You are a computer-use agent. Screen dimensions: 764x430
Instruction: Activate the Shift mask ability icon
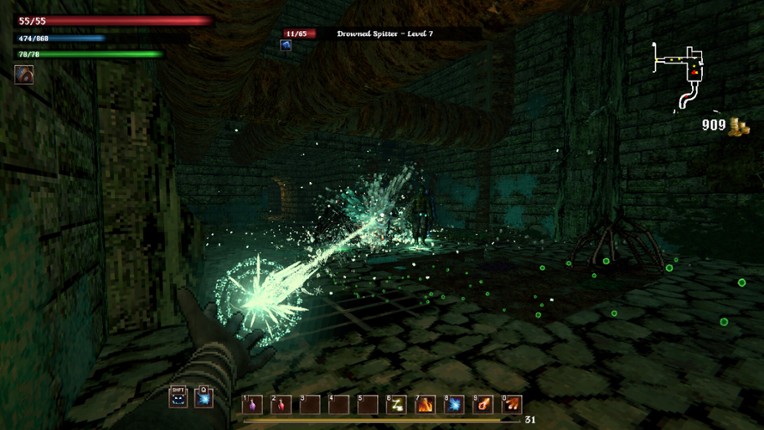pyautogui.click(x=179, y=398)
